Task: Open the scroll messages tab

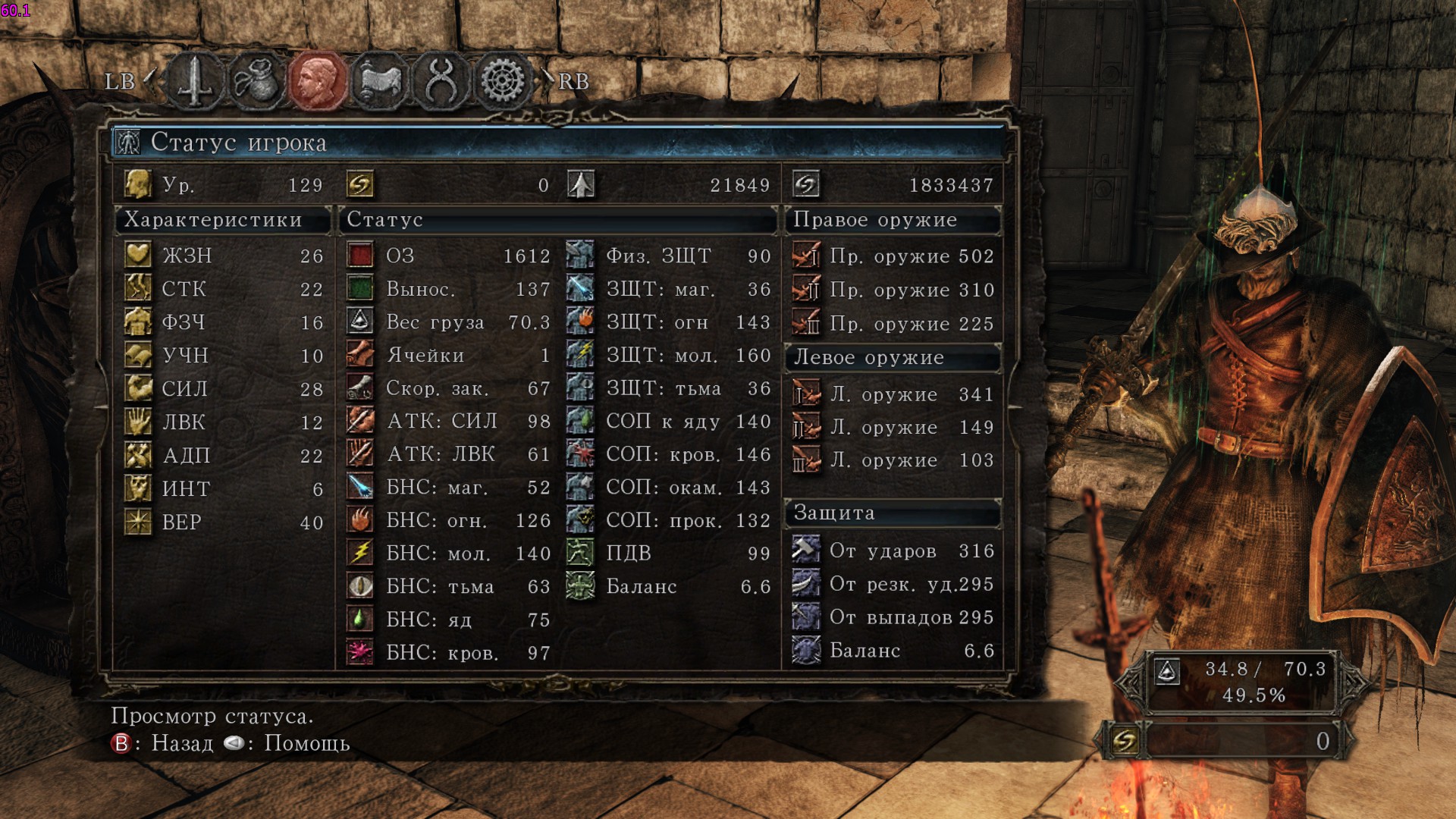Action: 379,81
